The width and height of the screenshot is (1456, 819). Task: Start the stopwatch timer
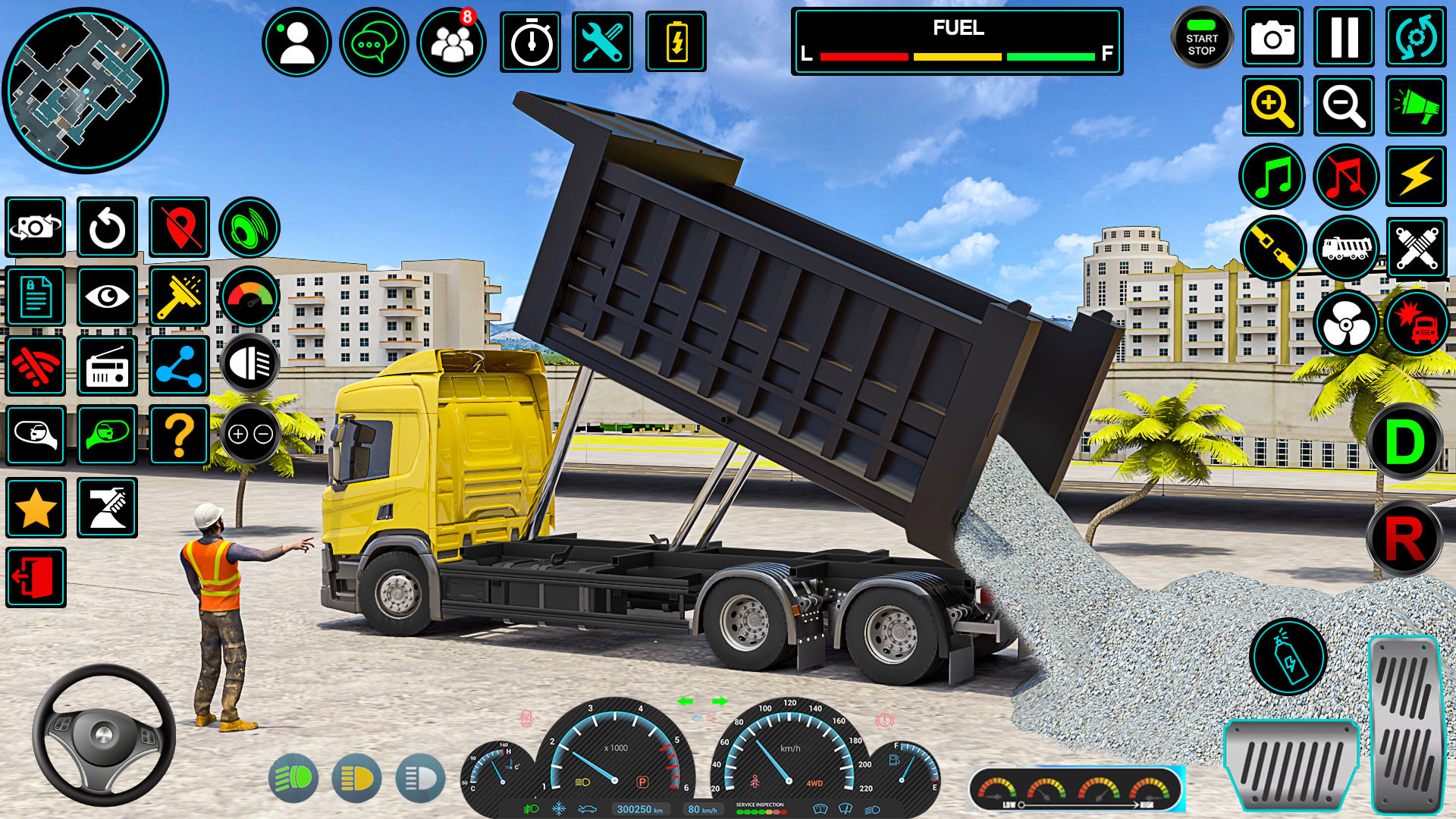point(529,42)
